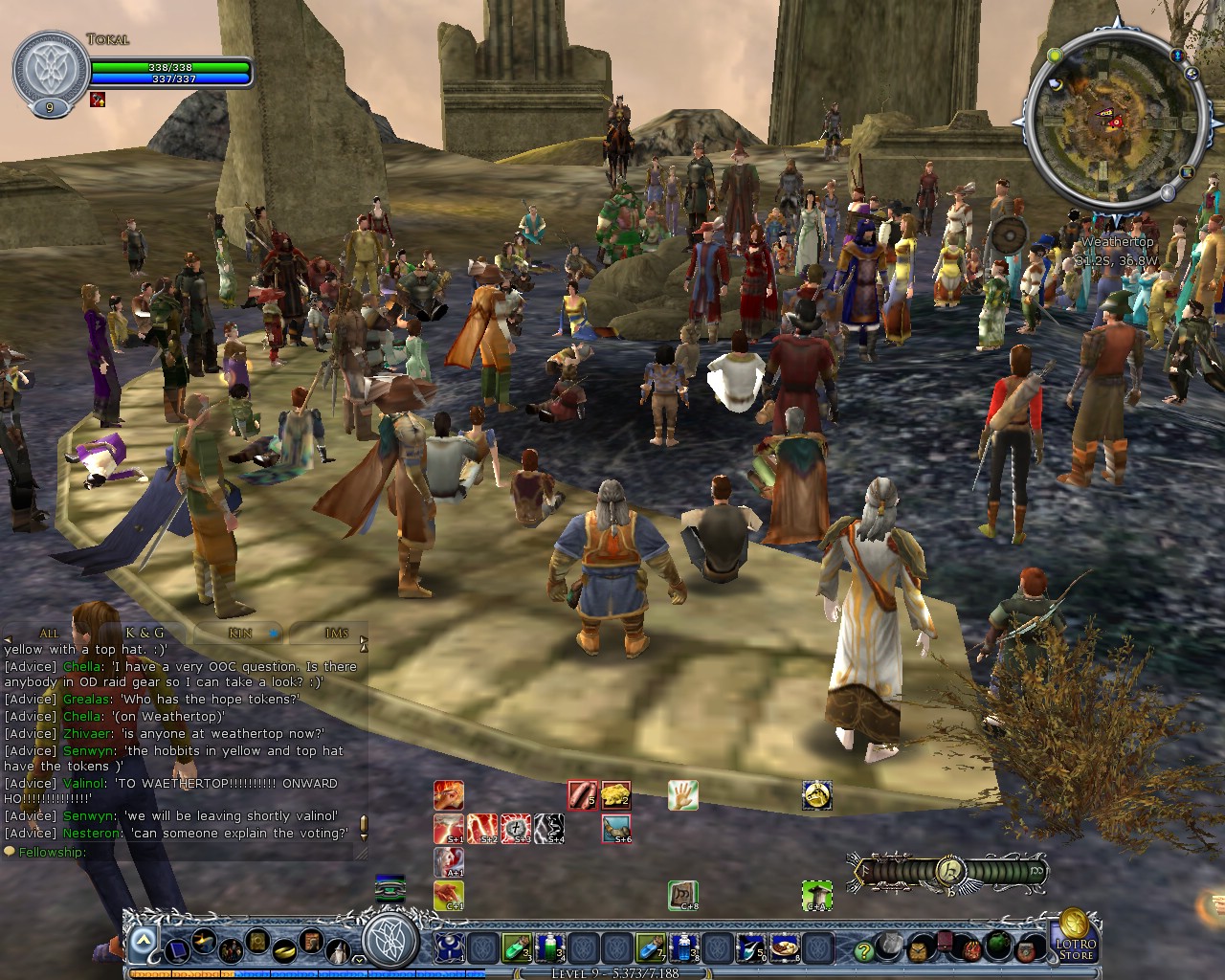
Task: Show the K & G chat tab
Action: click(x=145, y=633)
